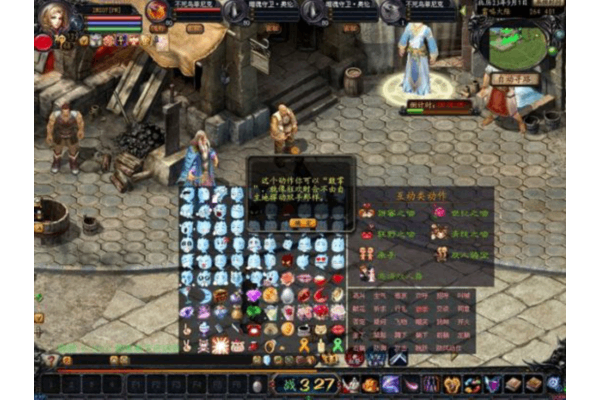Select the first target portrait at top
Screen dimensions: 600x400
click(157, 11)
